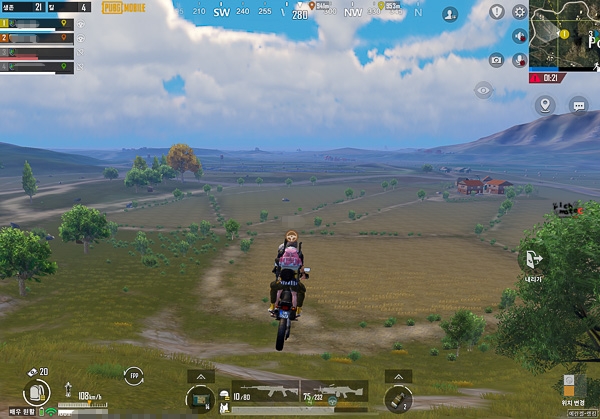Tap the shield report icon
This screenshot has height=419, width=600.
click(x=497, y=12)
